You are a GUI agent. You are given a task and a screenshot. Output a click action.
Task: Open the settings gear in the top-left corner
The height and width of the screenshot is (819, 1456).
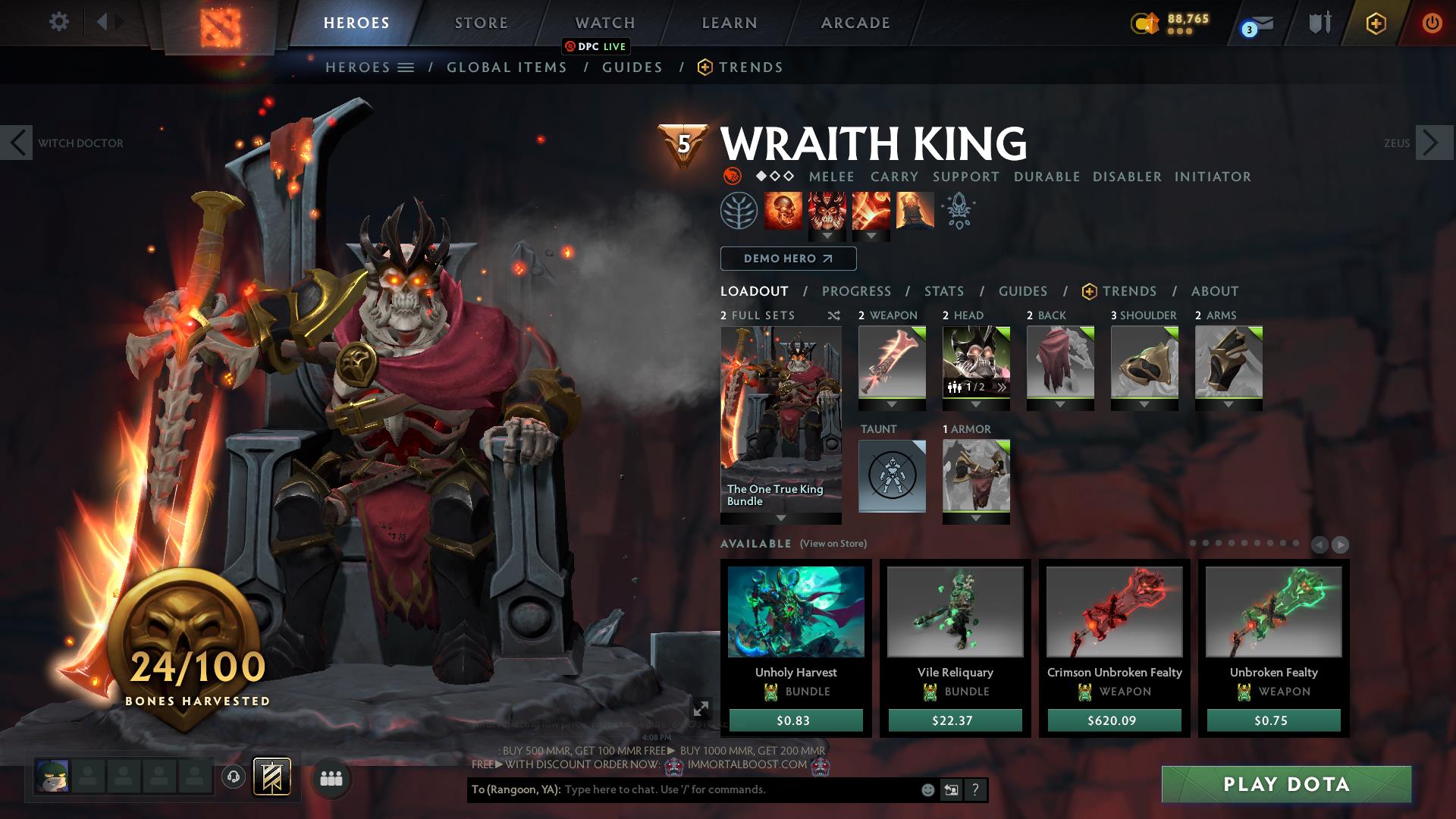(x=58, y=22)
